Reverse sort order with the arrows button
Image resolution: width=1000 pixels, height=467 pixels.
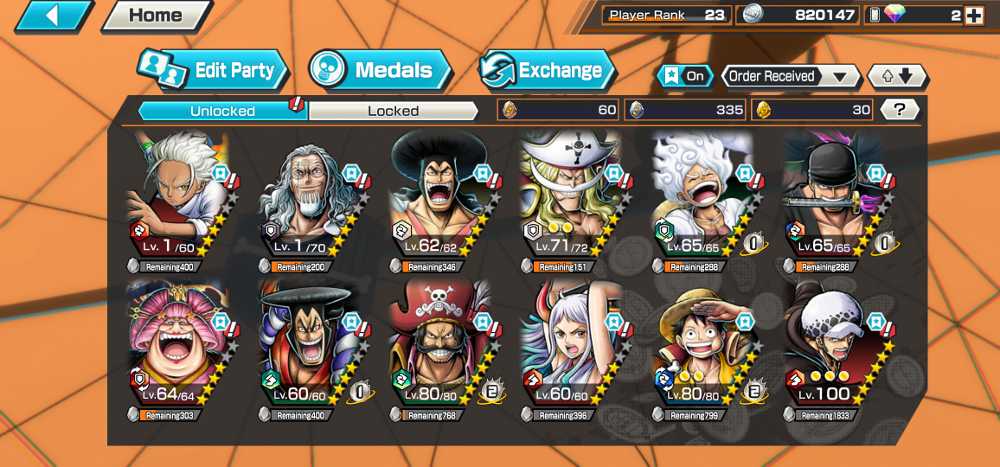[897, 76]
